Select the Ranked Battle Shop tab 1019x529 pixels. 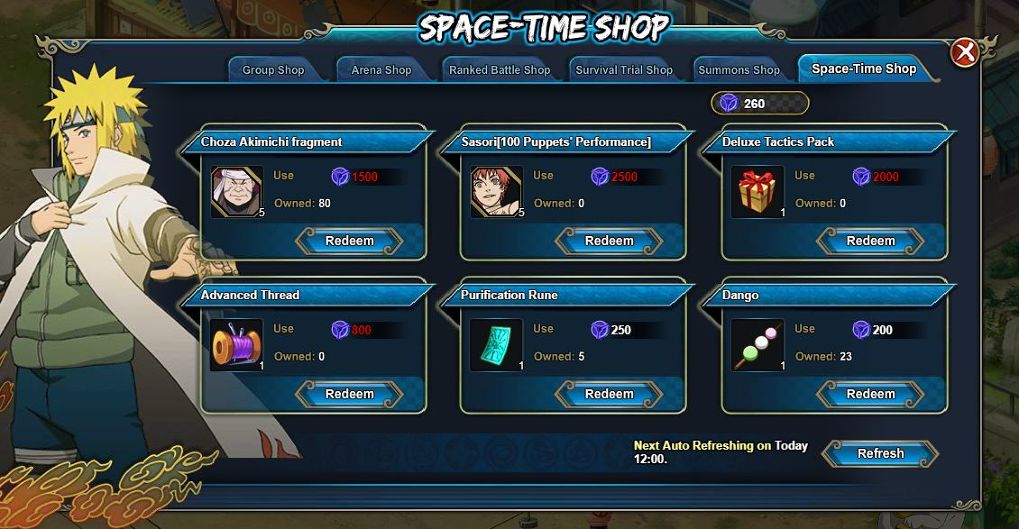tap(499, 70)
